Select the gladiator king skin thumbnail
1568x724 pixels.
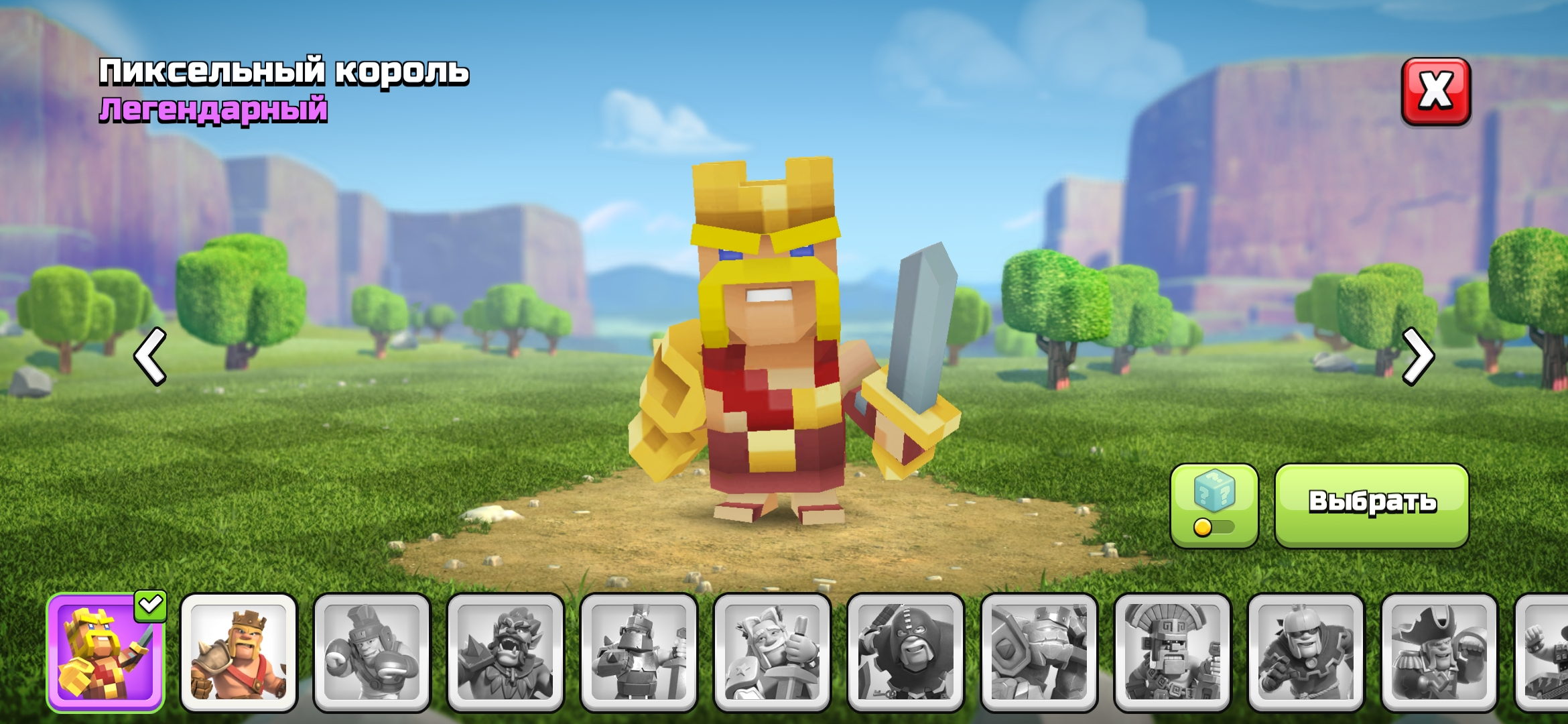click(372, 652)
